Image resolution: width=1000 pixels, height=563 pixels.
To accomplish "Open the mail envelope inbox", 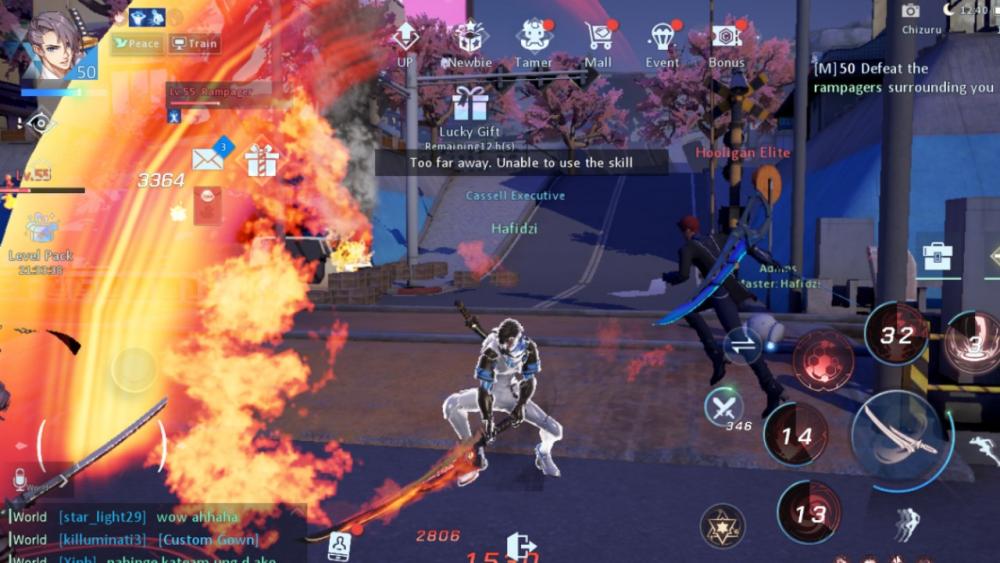I will point(207,158).
